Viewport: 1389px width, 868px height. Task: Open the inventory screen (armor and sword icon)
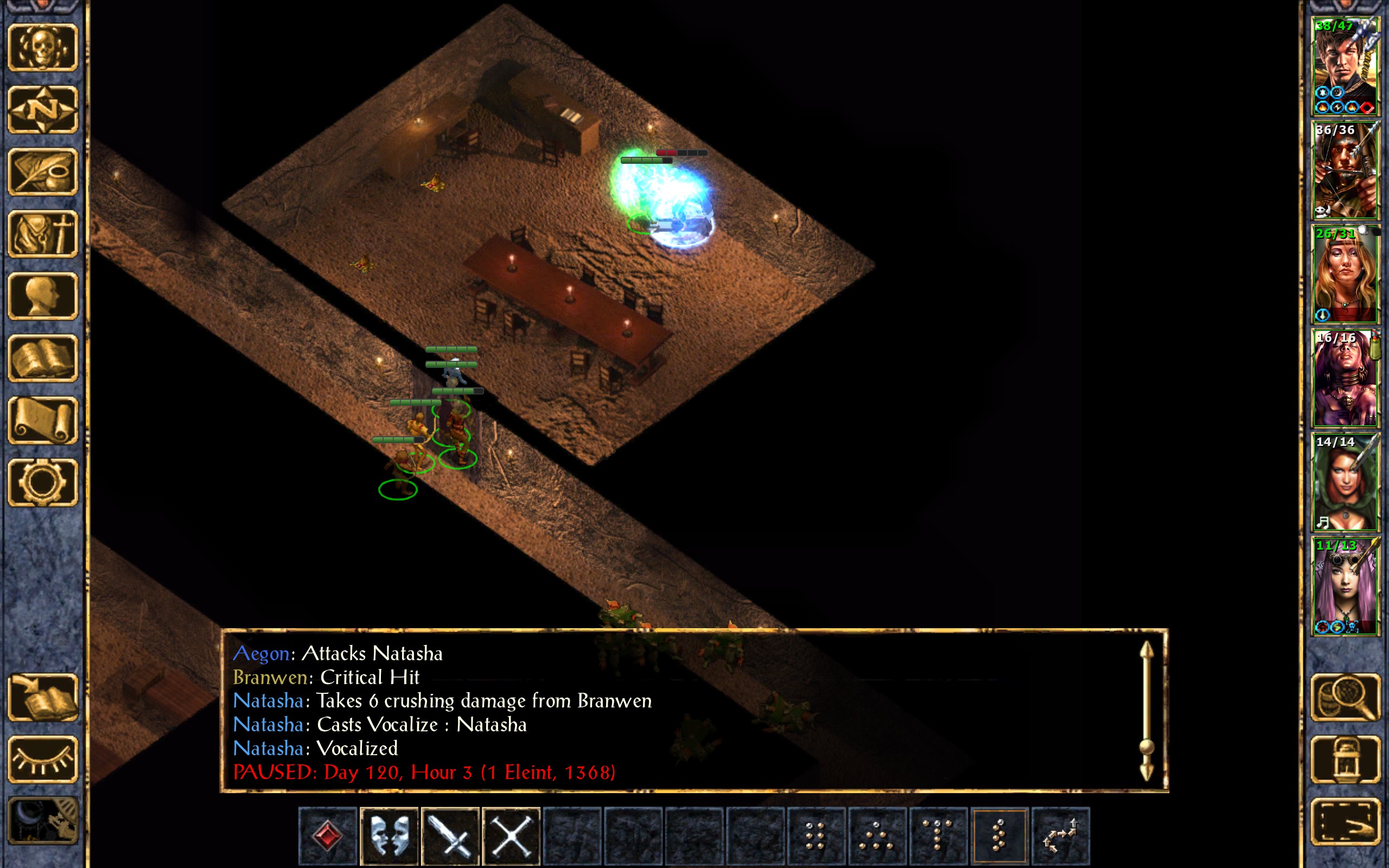[43, 234]
